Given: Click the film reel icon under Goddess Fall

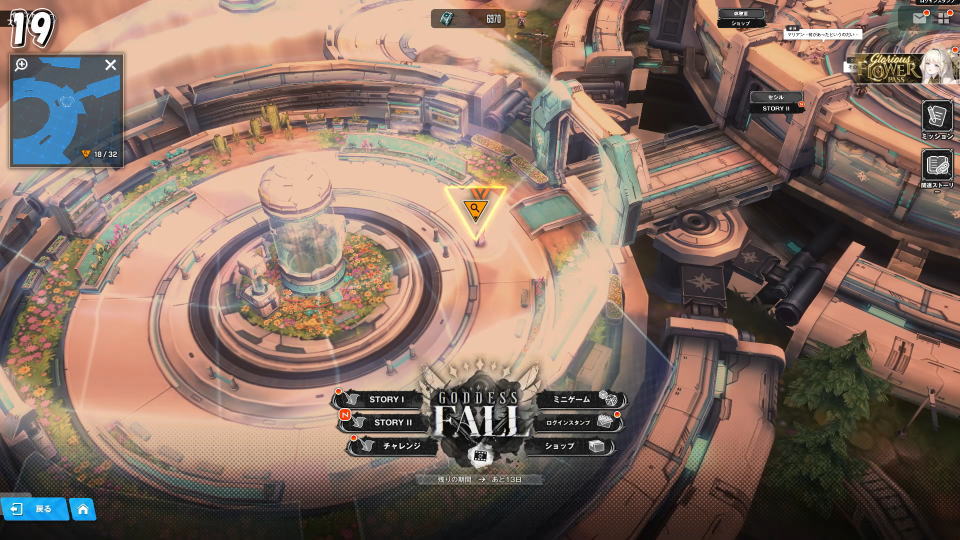Looking at the screenshot, I should point(479,455).
